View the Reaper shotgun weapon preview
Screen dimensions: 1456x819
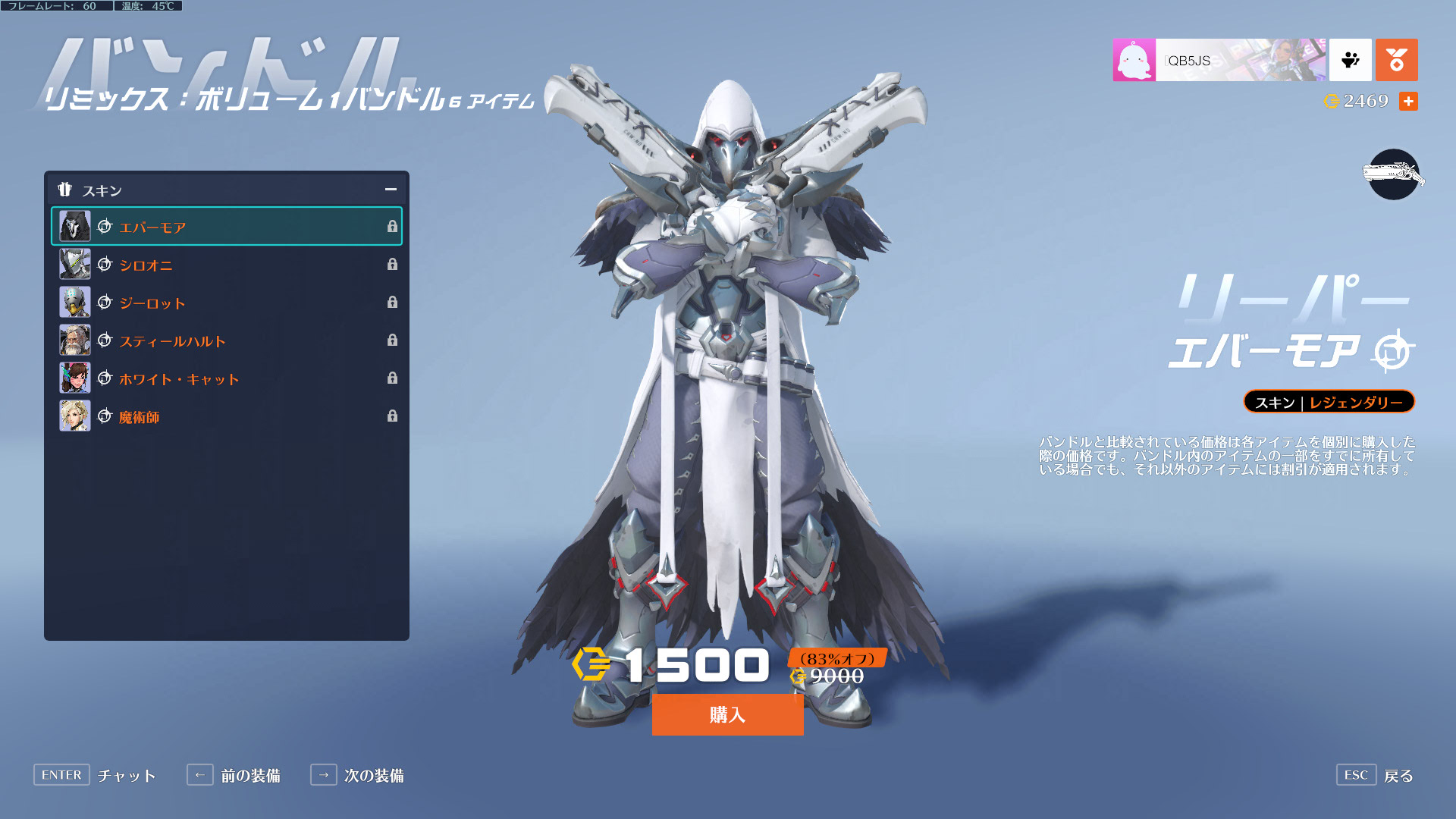pos(1393,175)
